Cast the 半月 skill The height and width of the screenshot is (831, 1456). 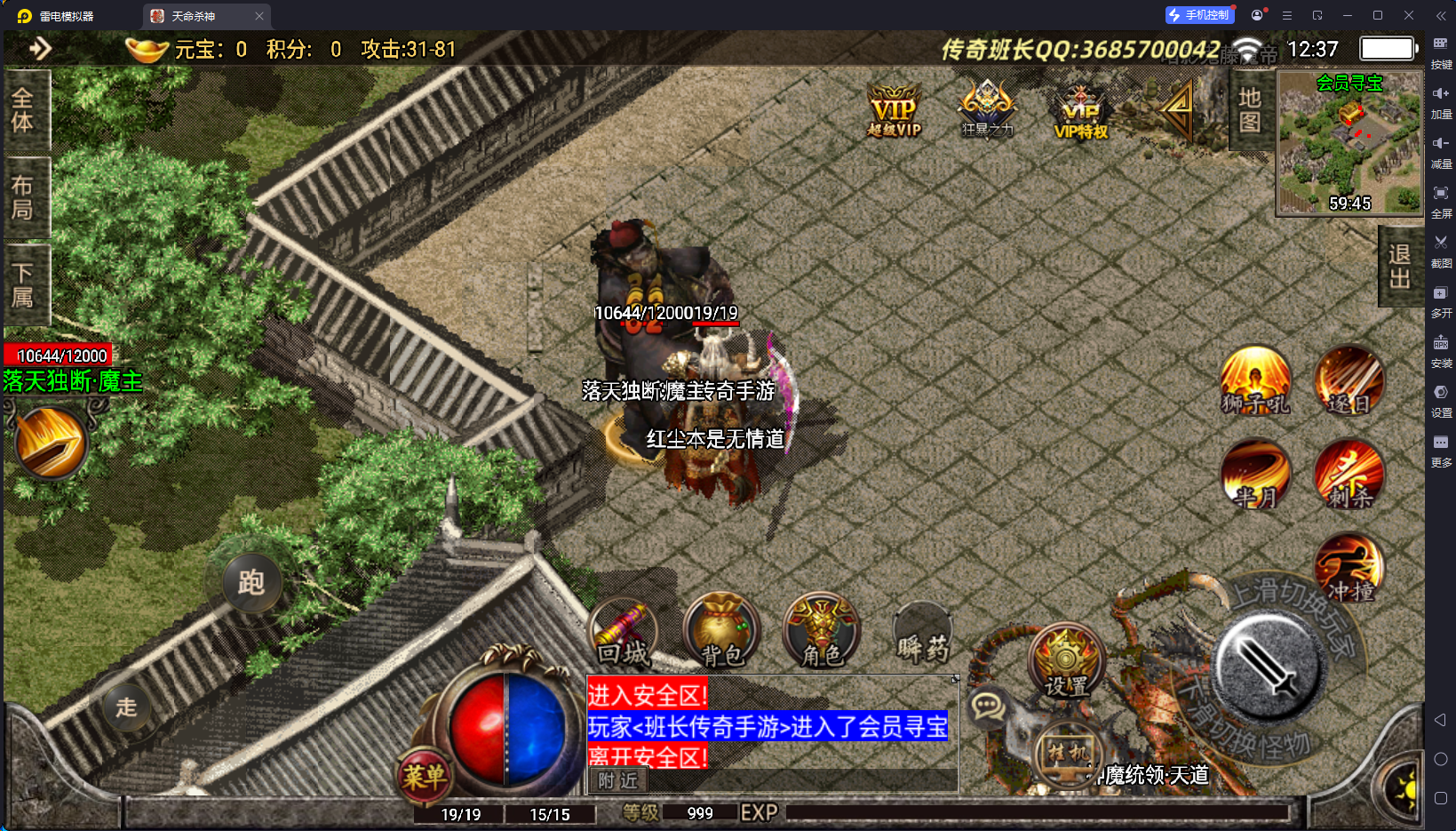pyautogui.click(x=1254, y=474)
